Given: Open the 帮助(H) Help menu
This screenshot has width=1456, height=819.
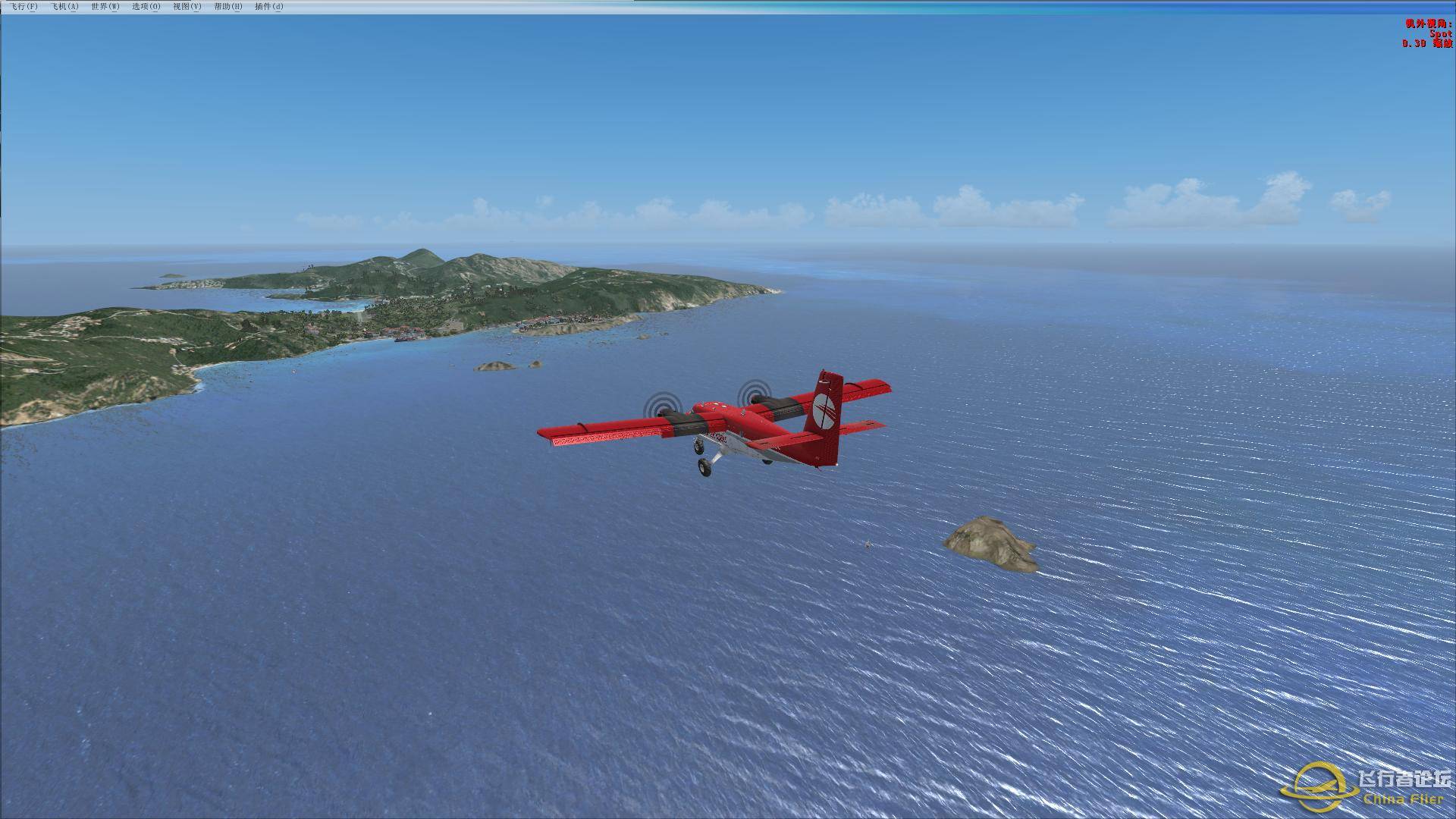Looking at the screenshot, I should pos(228,7).
